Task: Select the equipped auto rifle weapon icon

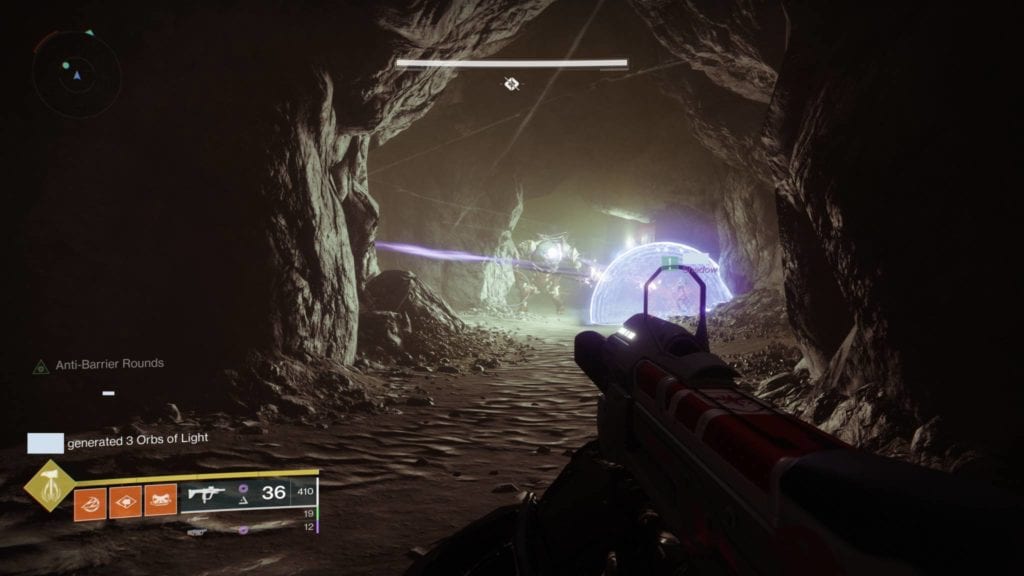Action: (x=205, y=493)
